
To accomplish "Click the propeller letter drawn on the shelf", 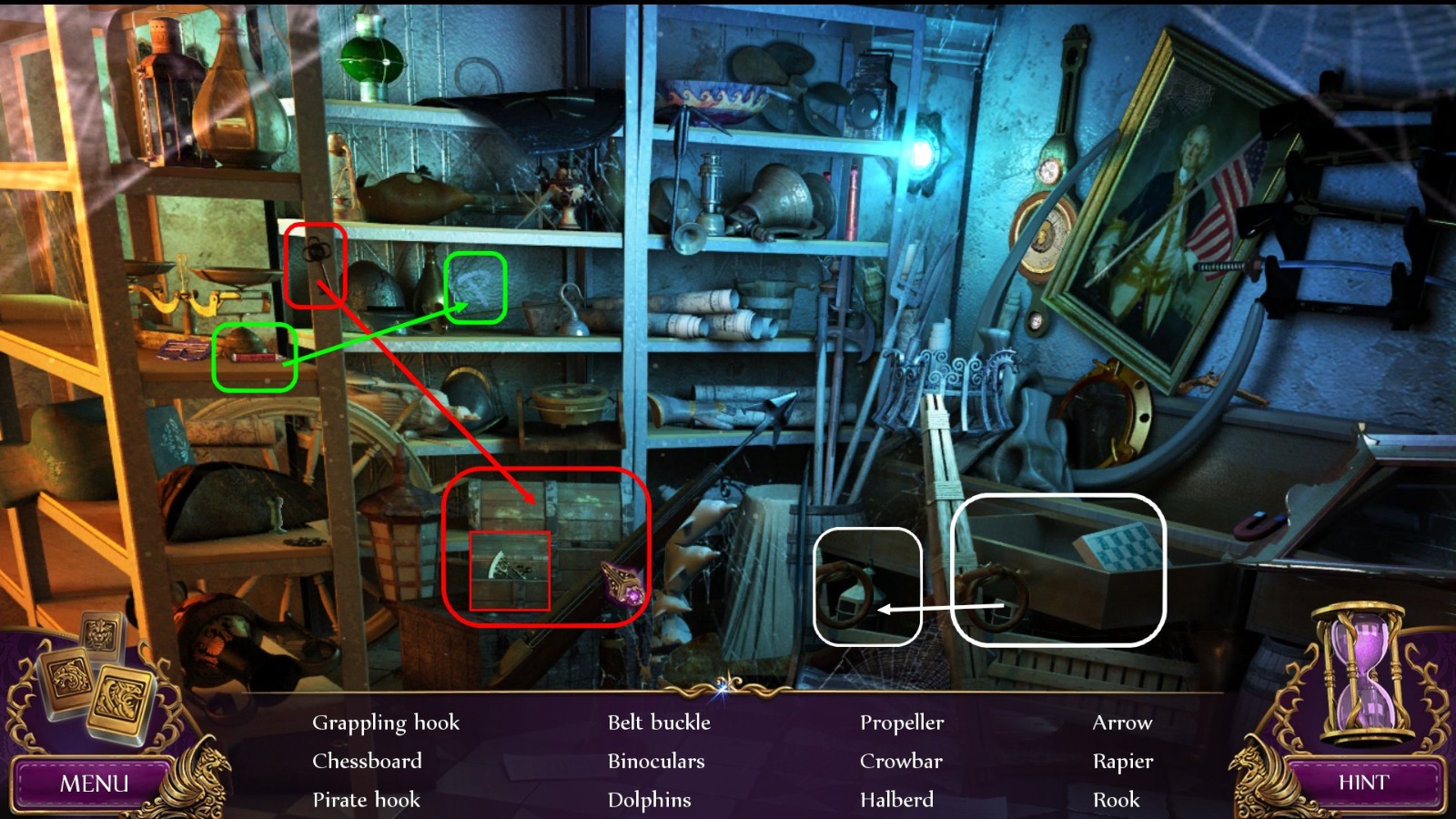I will tap(474, 287).
